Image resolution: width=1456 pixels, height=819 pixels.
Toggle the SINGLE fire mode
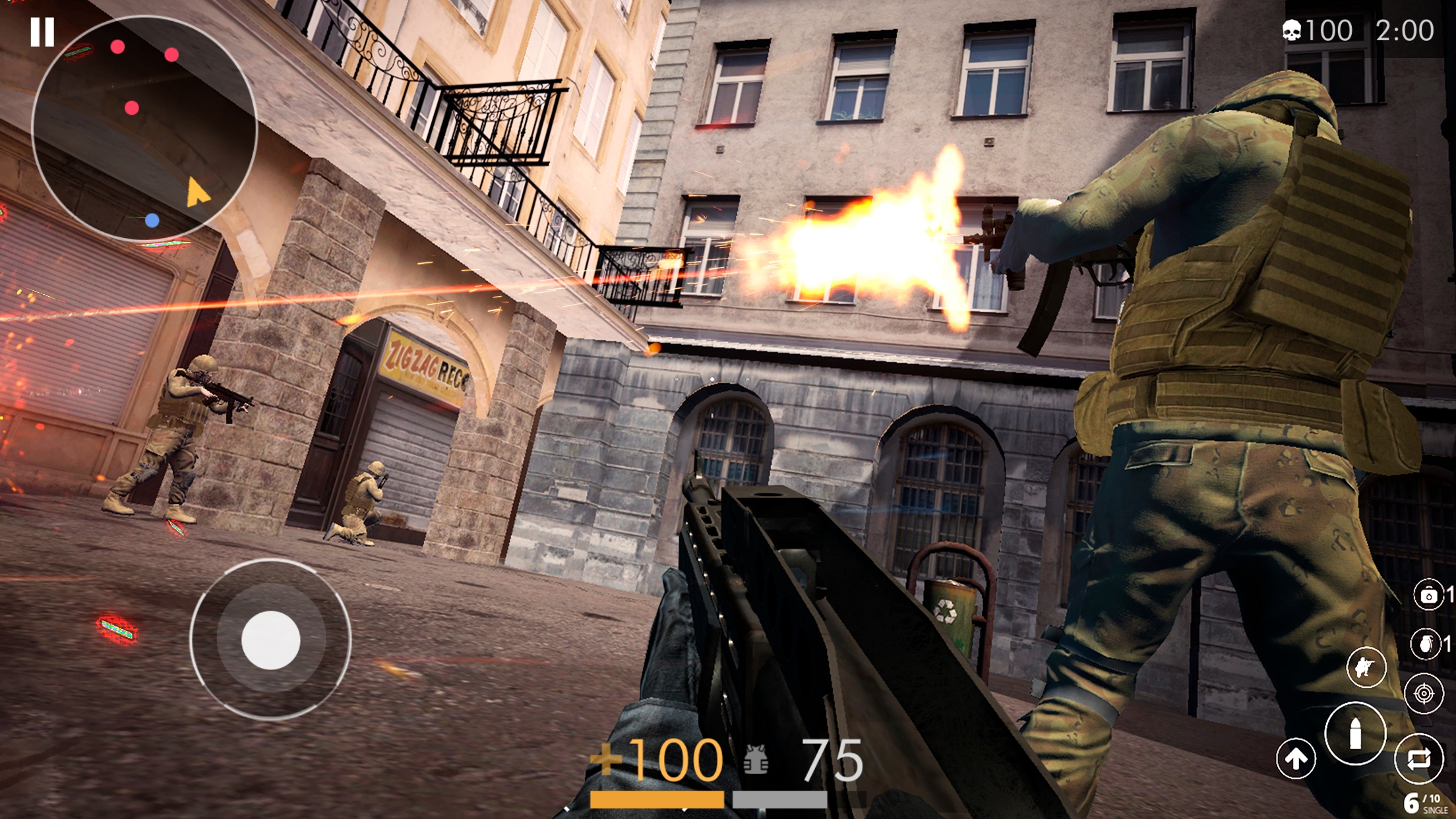point(1435,810)
